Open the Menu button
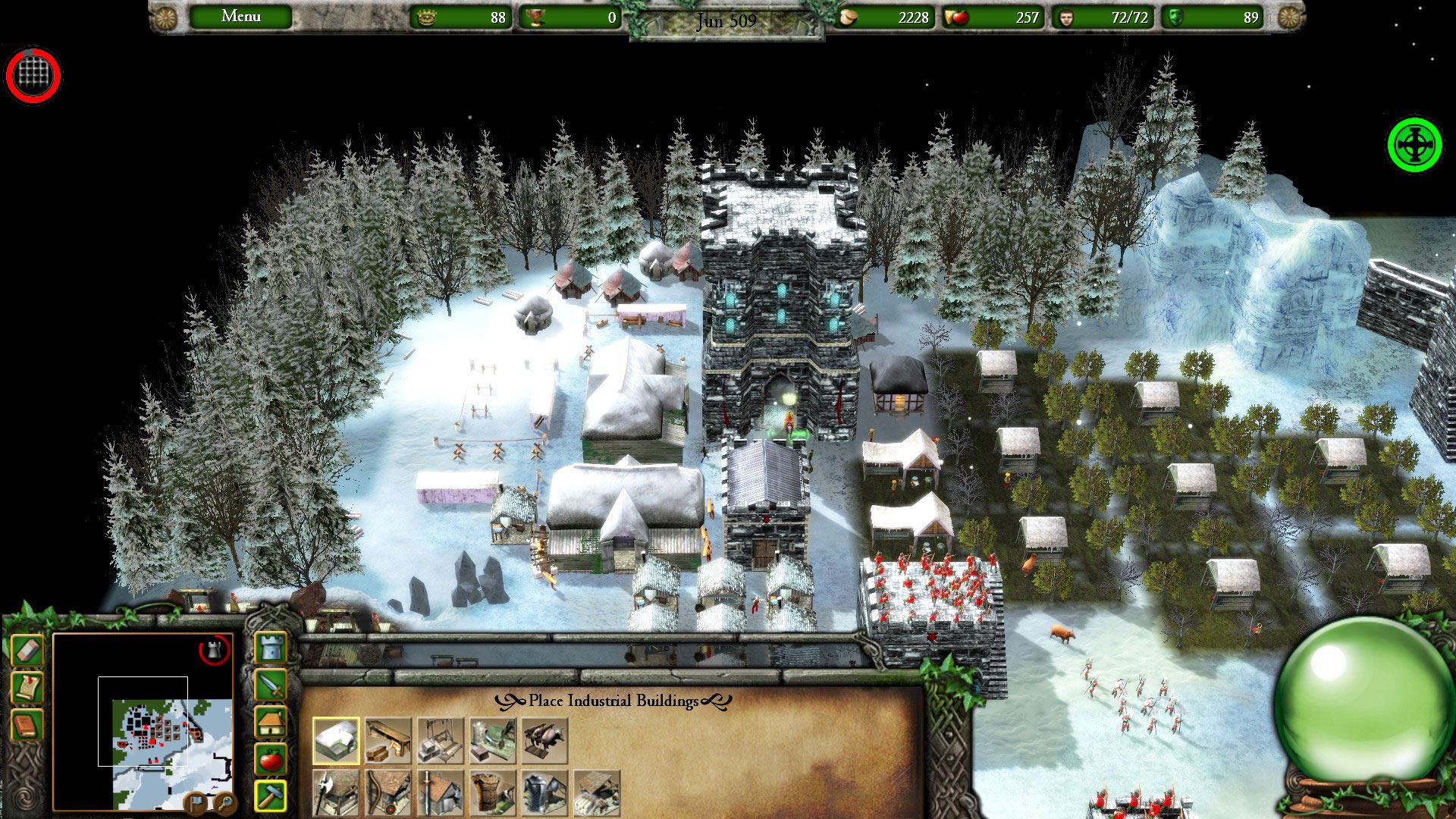The image size is (1456, 819). pyautogui.click(x=240, y=17)
